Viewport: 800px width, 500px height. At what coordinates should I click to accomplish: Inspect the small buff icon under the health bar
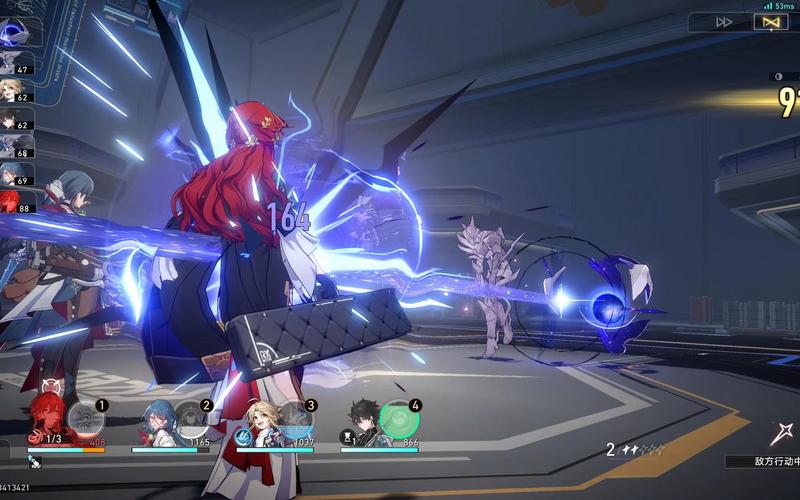(33, 462)
